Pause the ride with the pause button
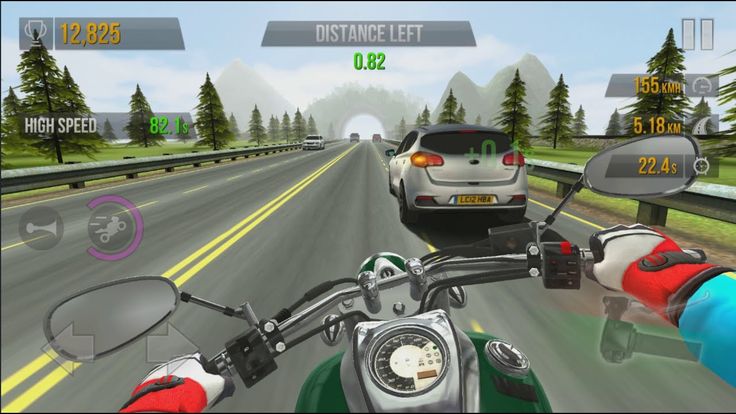 697,34
